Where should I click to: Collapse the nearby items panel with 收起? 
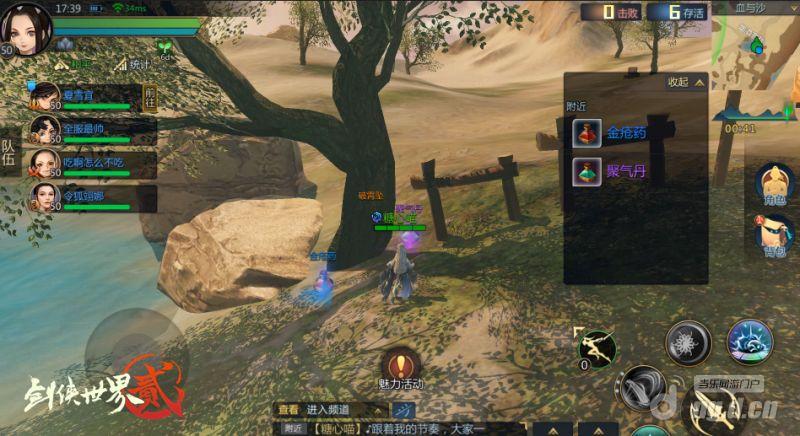(x=685, y=82)
